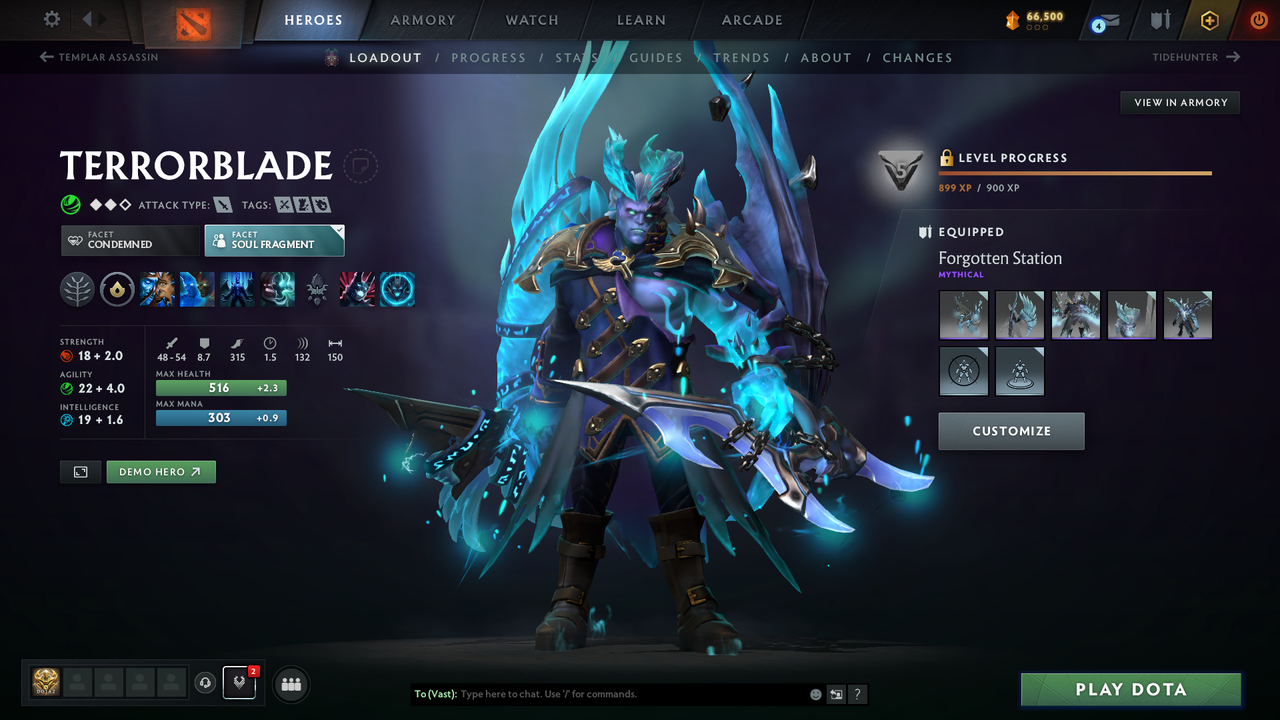Click the voice chat headset icon

tap(206, 684)
